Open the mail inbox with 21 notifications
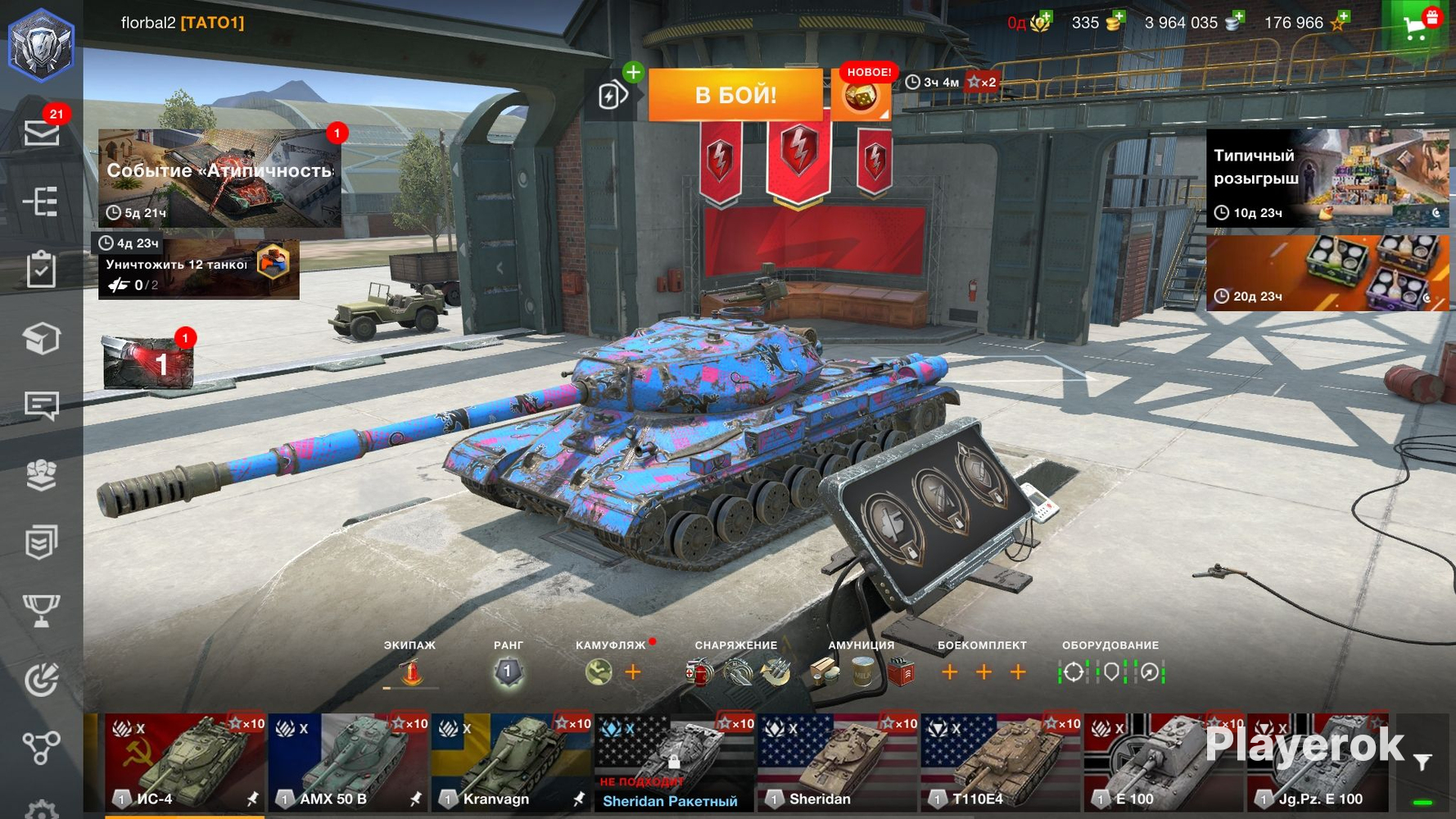 pyautogui.click(x=41, y=132)
